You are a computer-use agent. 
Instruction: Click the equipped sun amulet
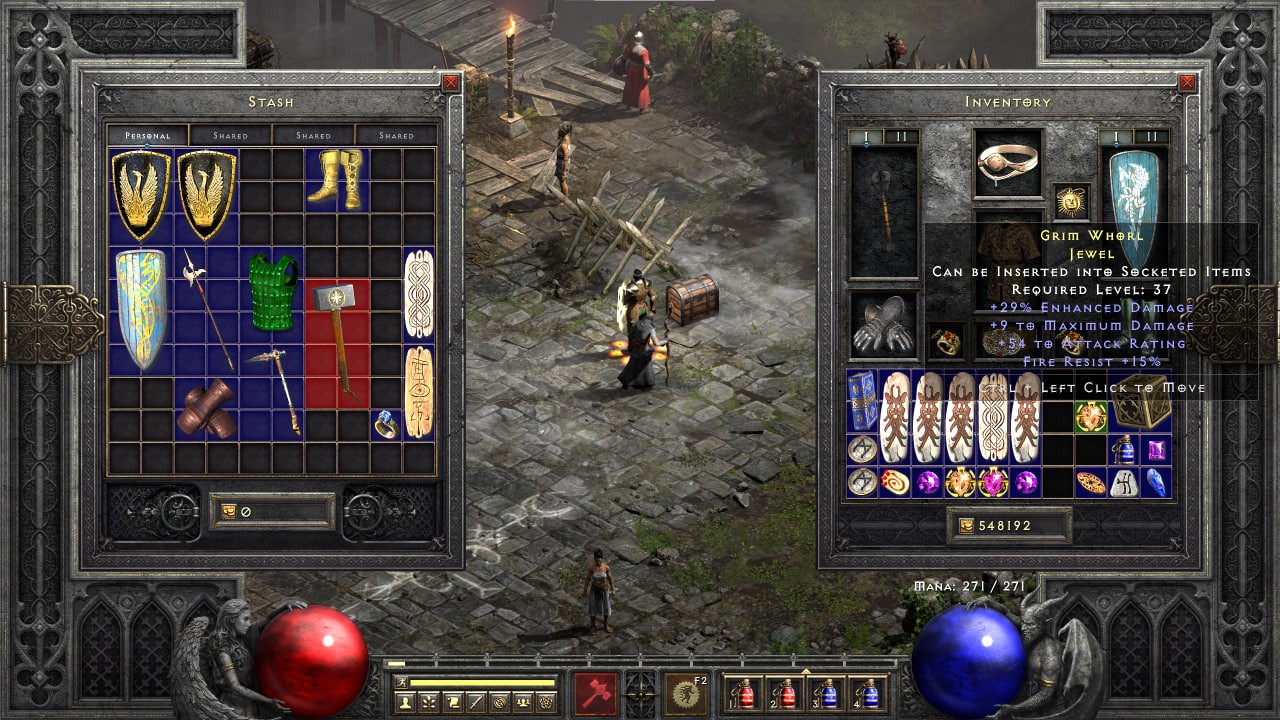[x=1072, y=201]
